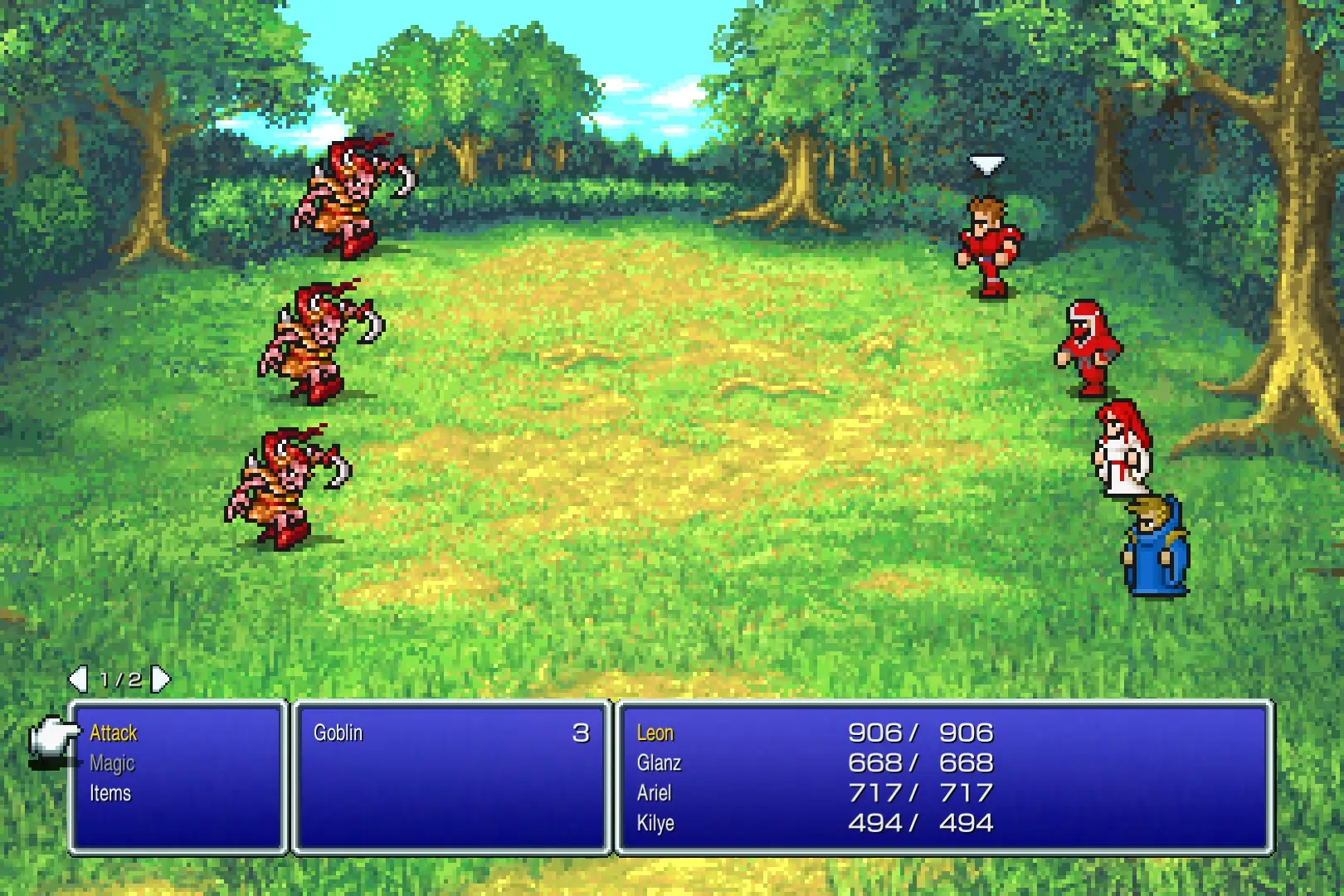Choose the Magic command
1344x896 pixels.
click(x=112, y=763)
